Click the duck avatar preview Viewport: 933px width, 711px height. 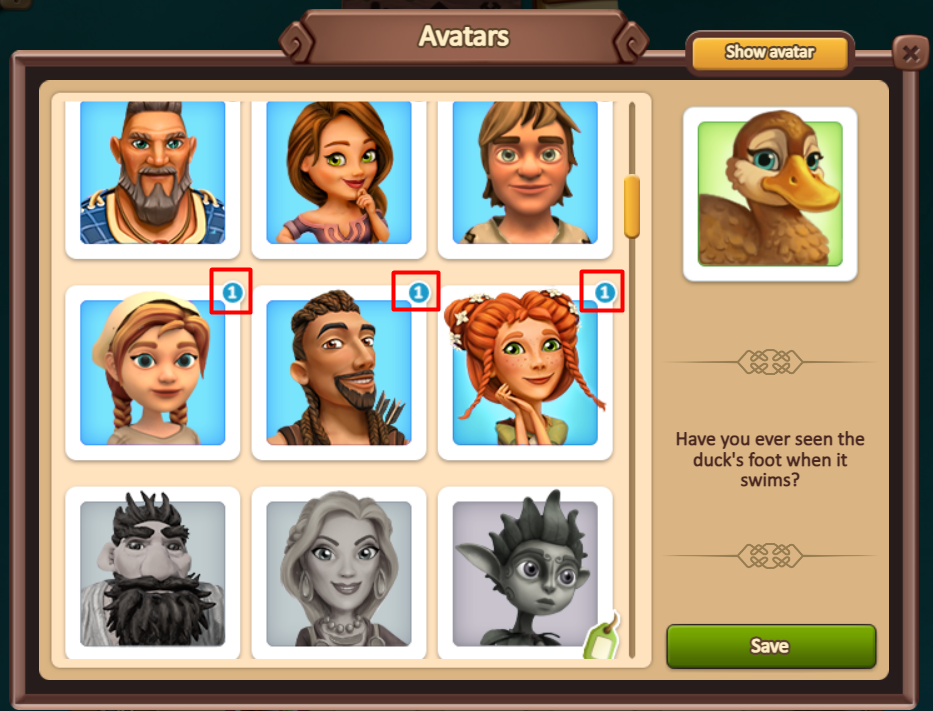pos(770,194)
